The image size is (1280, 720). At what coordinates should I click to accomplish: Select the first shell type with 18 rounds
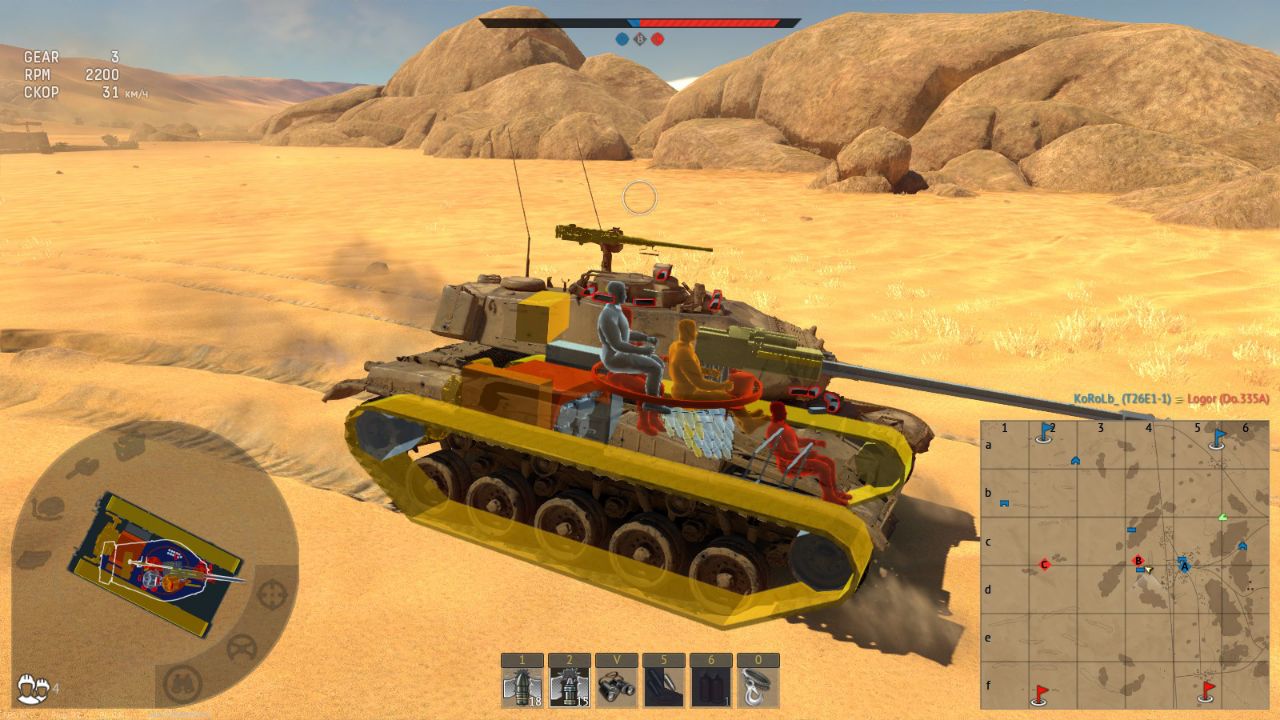(x=522, y=688)
